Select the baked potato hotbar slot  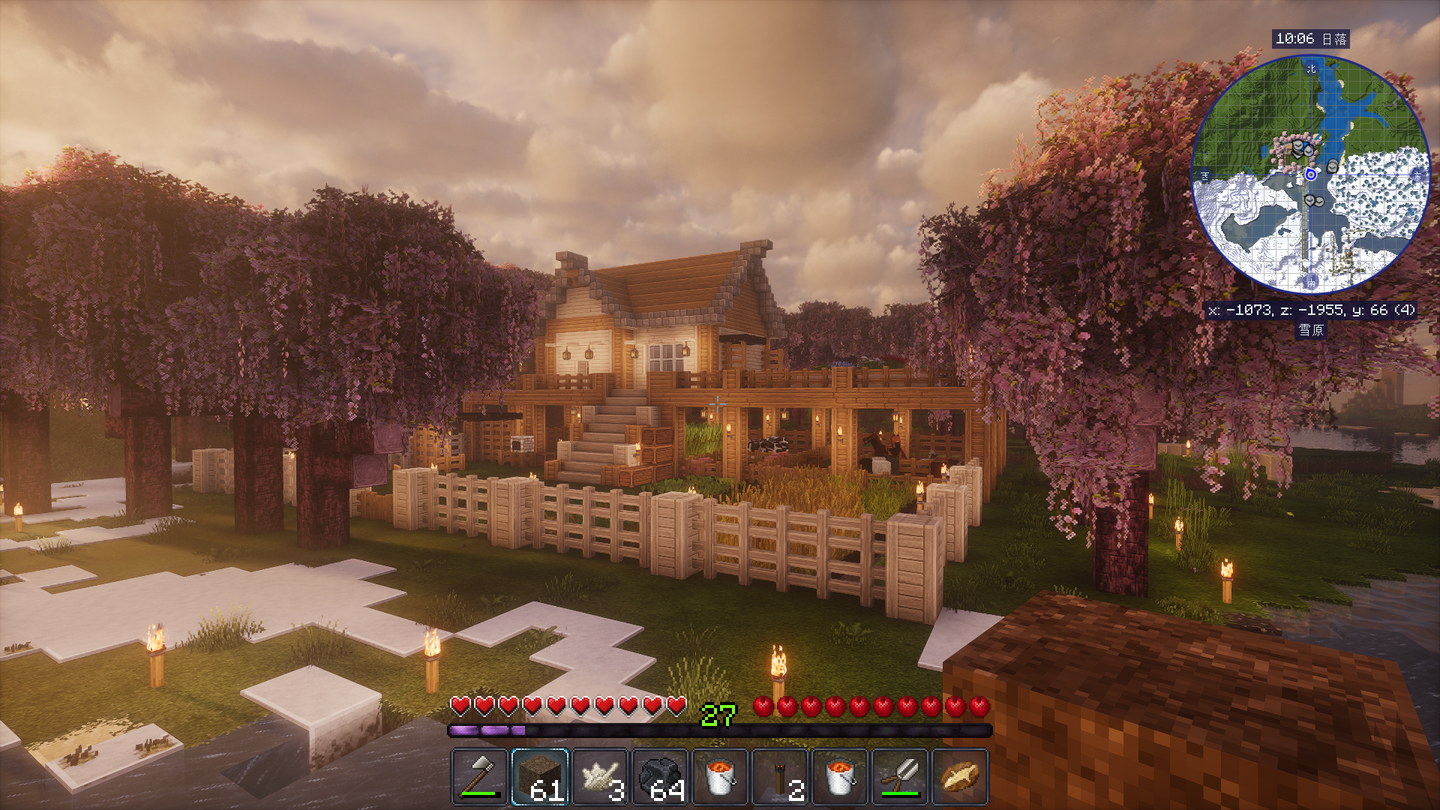[x=960, y=776]
